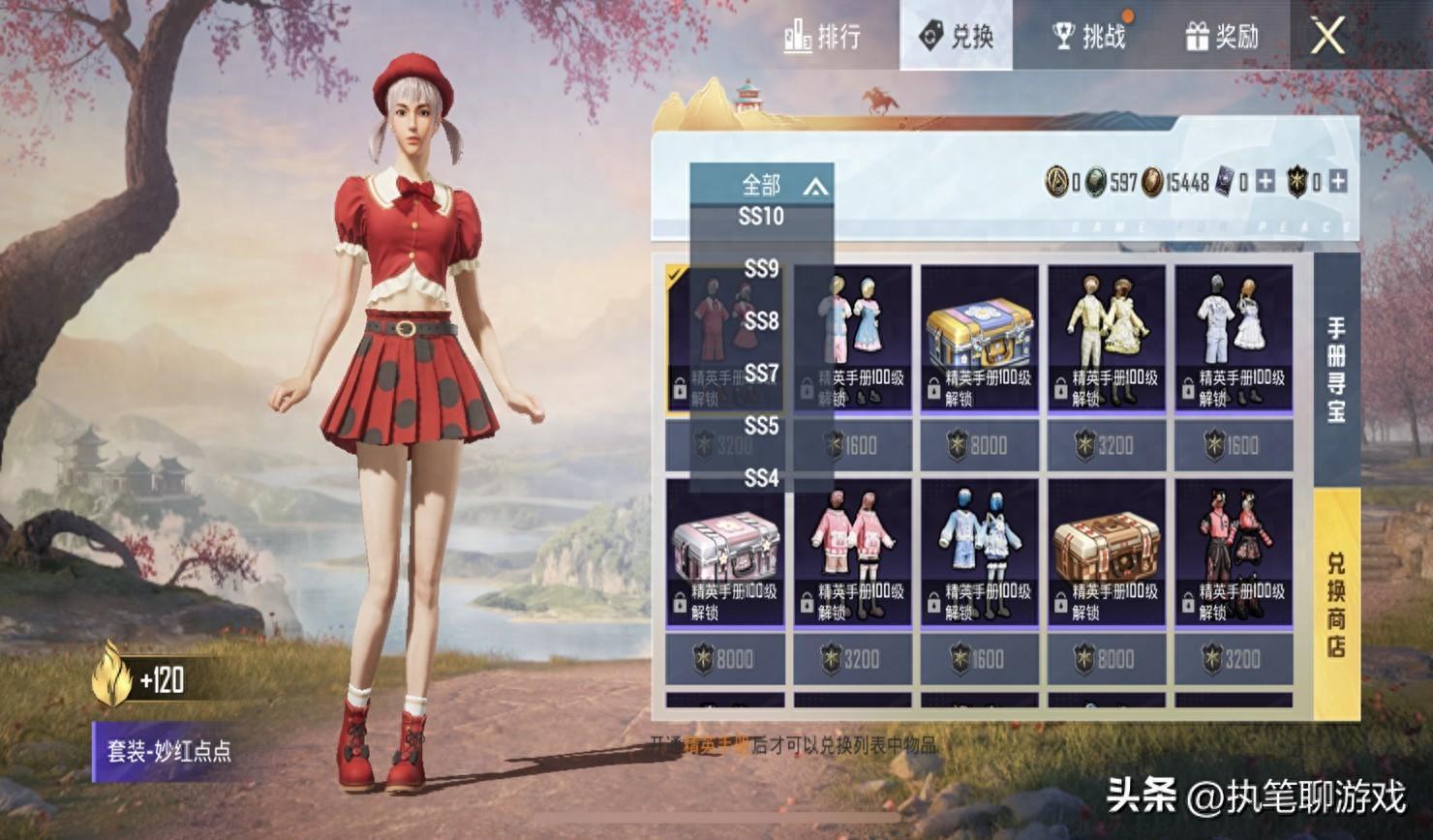Screen dimensions: 1433x840
Task: Go to the 挑战 challenge tab
Action: tap(1089, 37)
